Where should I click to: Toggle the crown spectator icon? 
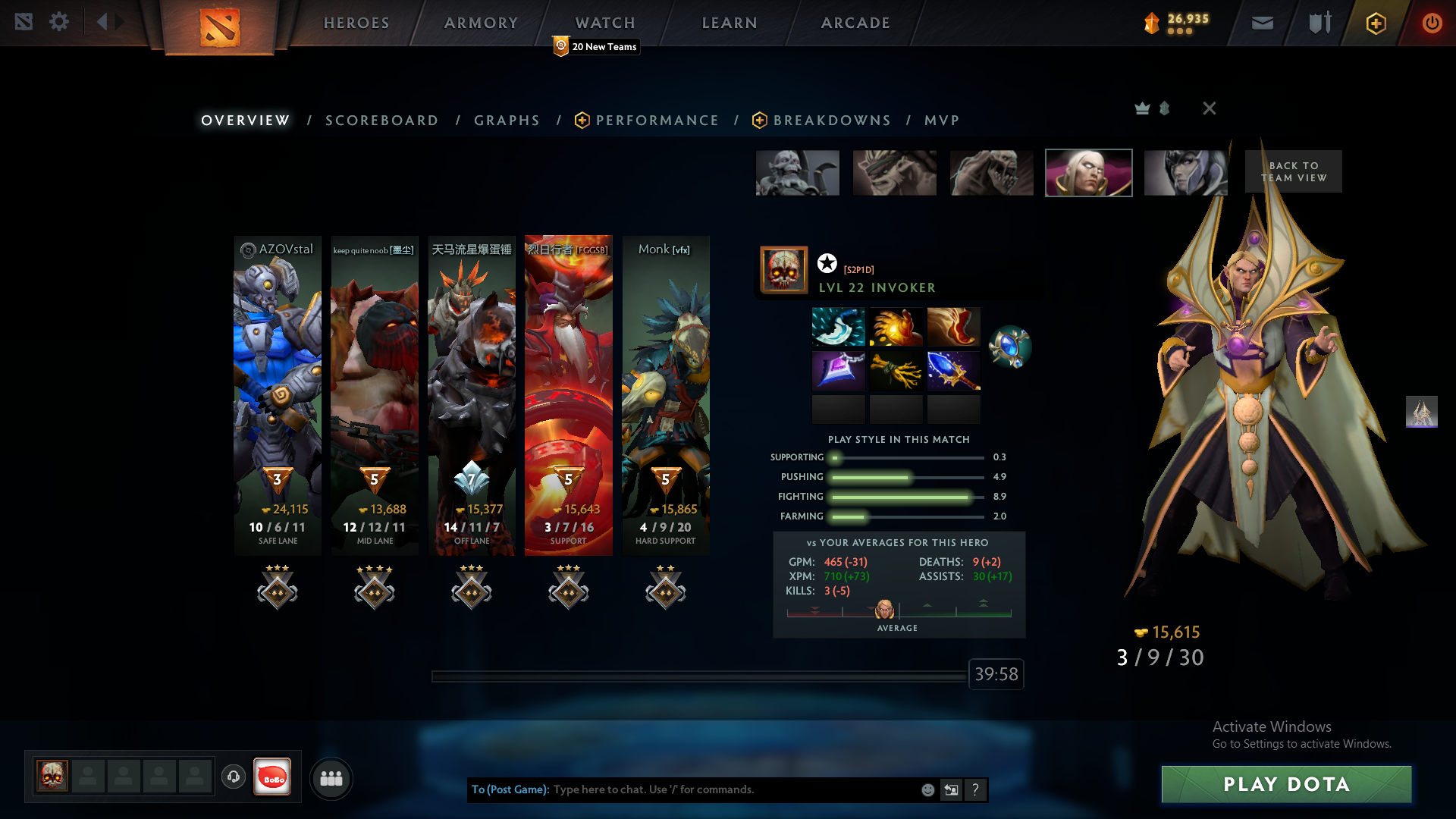coord(1141,108)
